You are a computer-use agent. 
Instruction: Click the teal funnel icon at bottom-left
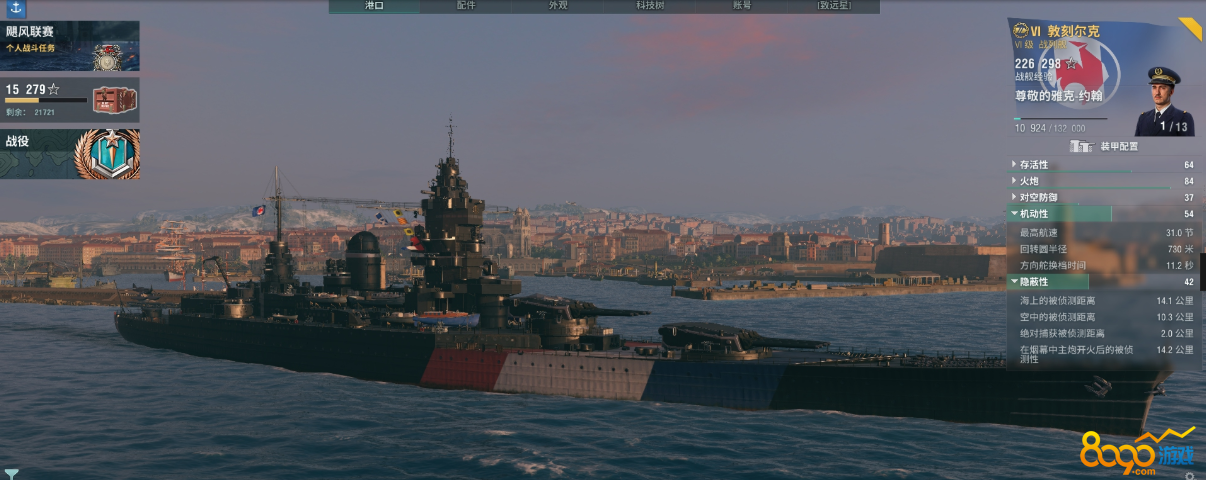tap(11, 473)
